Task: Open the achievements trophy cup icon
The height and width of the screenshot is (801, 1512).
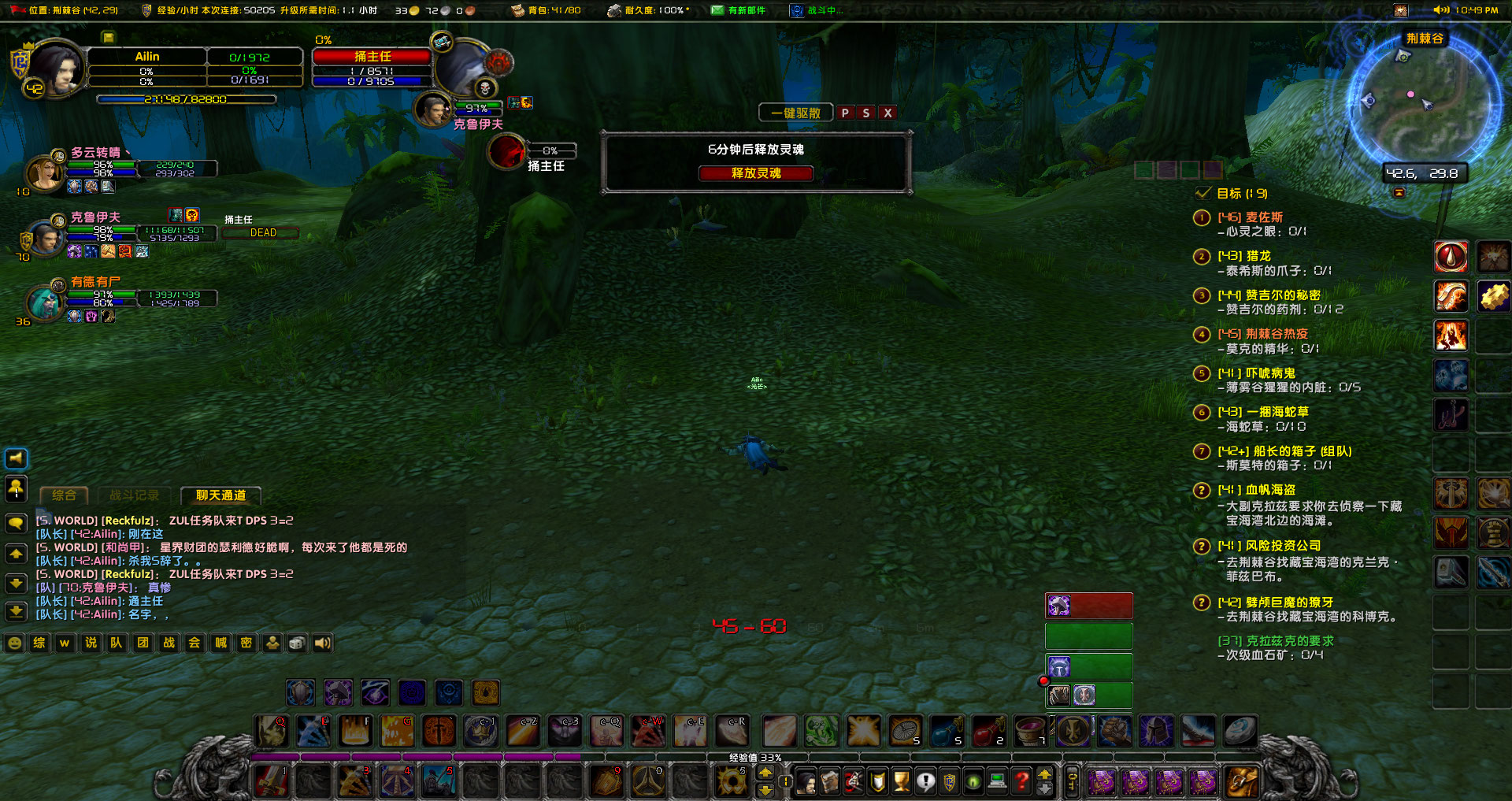Action: (900, 782)
